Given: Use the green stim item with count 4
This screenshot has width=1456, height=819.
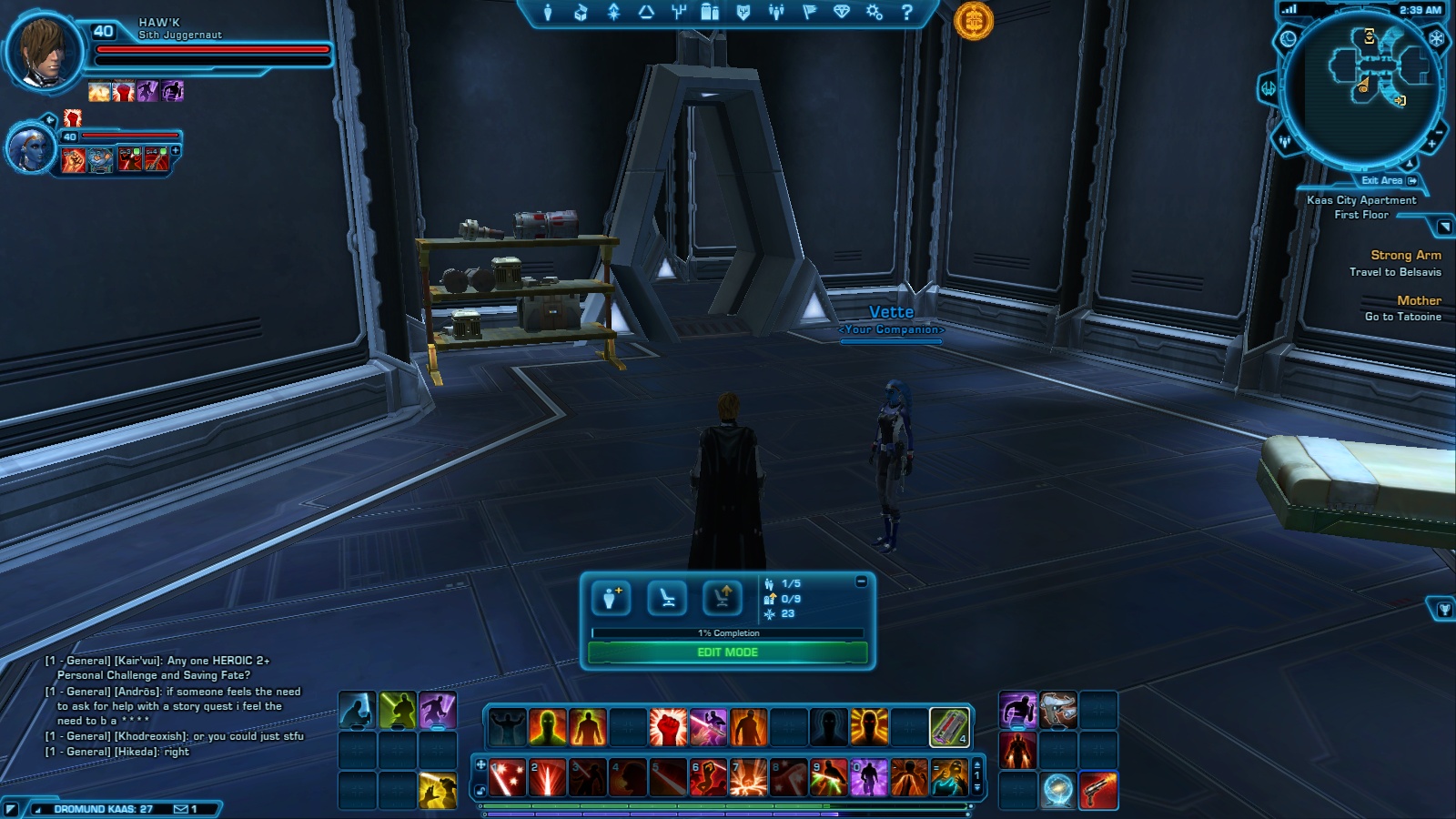Looking at the screenshot, I should 948,727.
